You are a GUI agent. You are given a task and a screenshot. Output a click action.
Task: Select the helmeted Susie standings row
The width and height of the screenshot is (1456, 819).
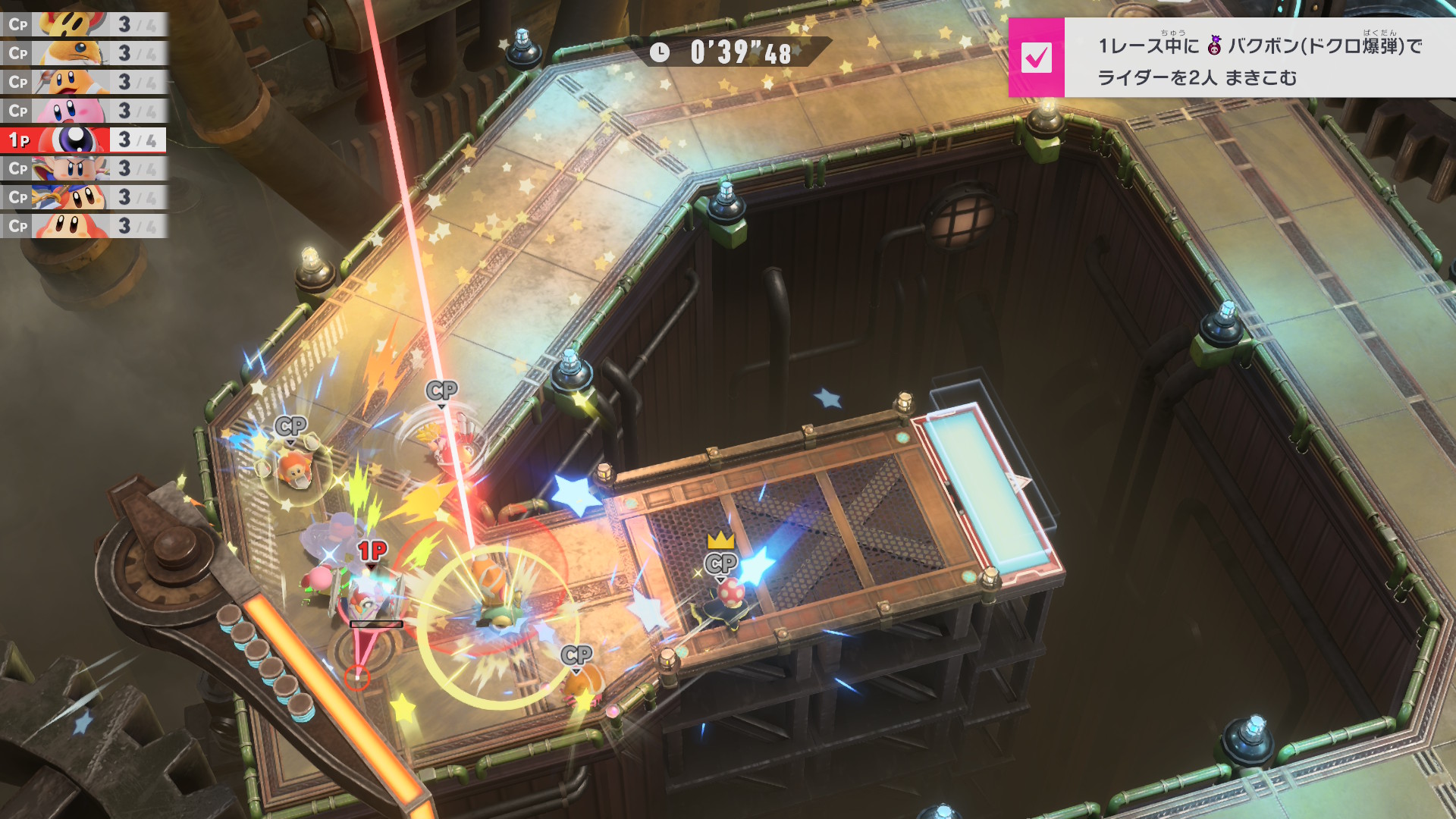[x=83, y=168]
